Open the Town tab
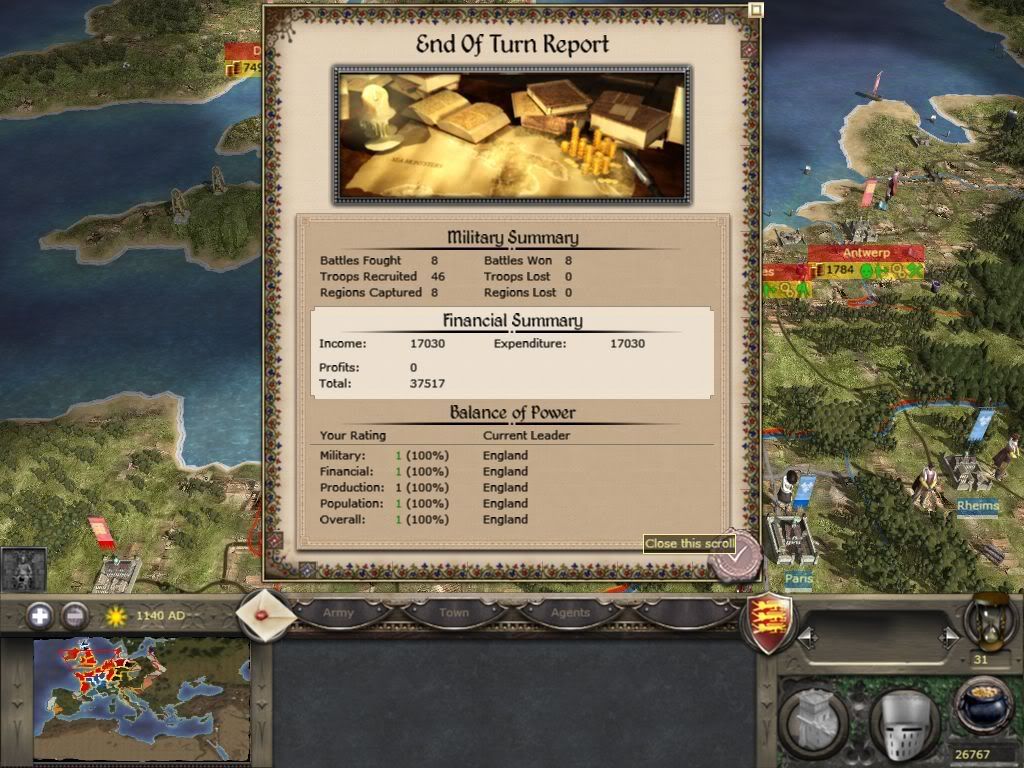The height and width of the screenshot is (768, 1024). coord(454,613)
